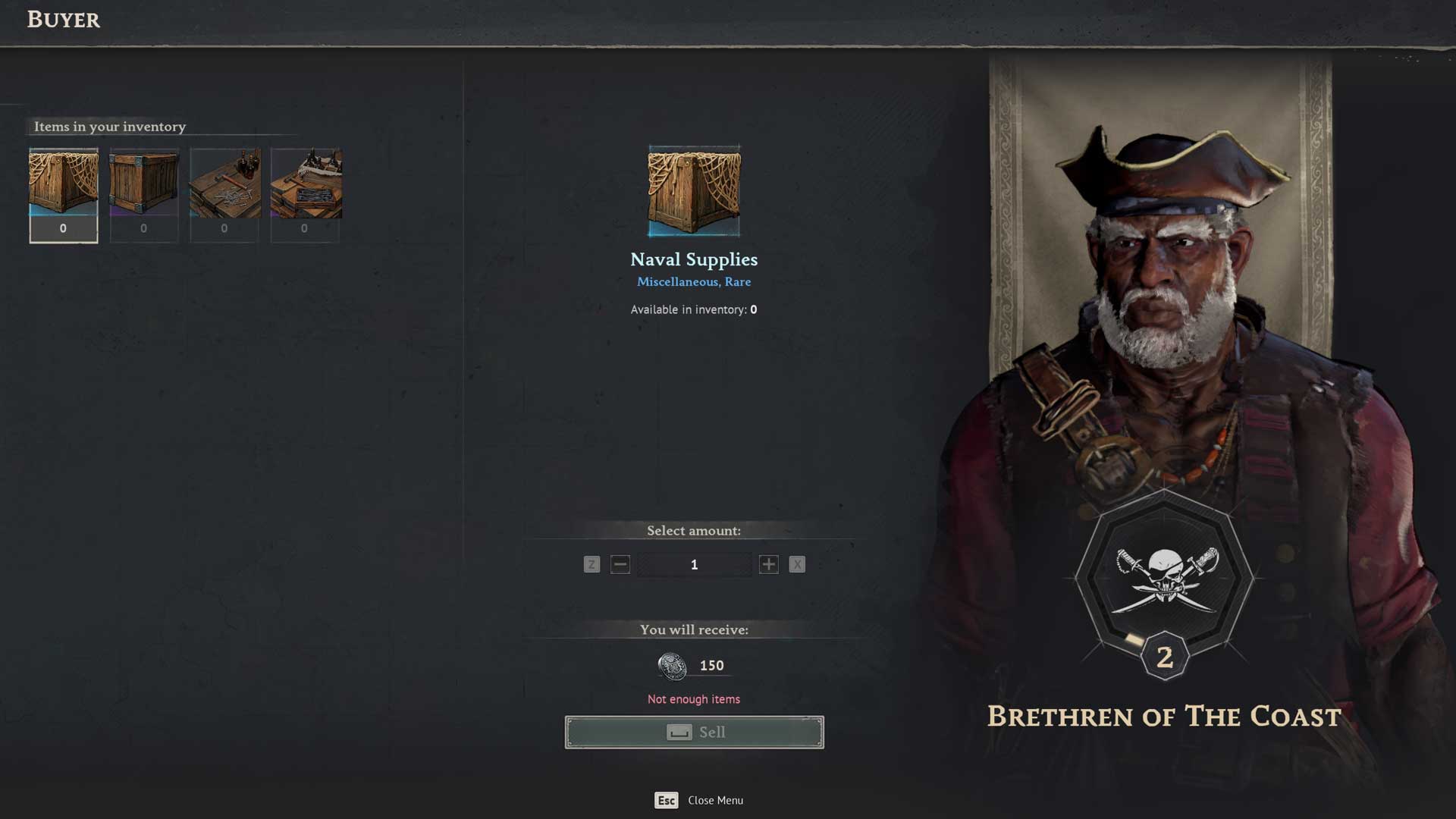Pick the toolbox and bottles item slot
The width and height of the screenshot is (1456, 819).
click(x=305, y=194)
